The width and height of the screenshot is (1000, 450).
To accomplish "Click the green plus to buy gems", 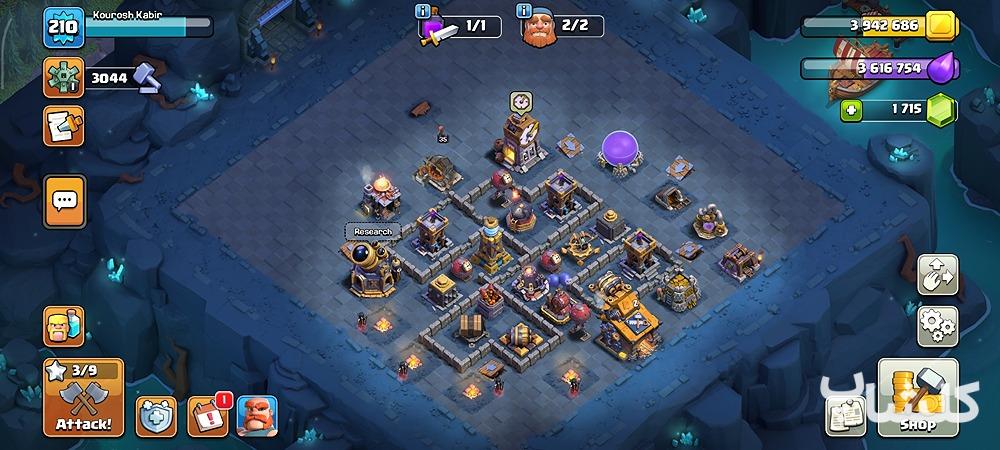I will pos(852,110).
